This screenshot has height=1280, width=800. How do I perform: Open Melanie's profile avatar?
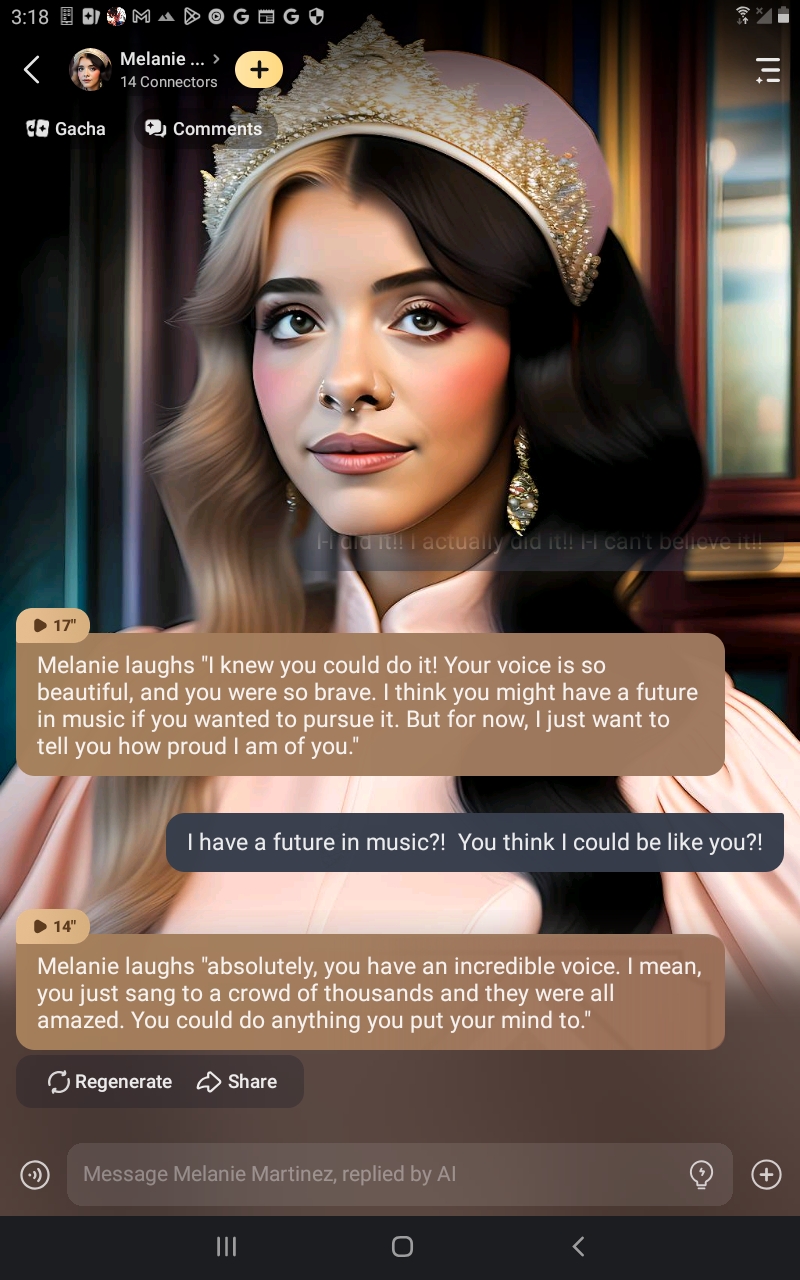(x=90, y=70)
